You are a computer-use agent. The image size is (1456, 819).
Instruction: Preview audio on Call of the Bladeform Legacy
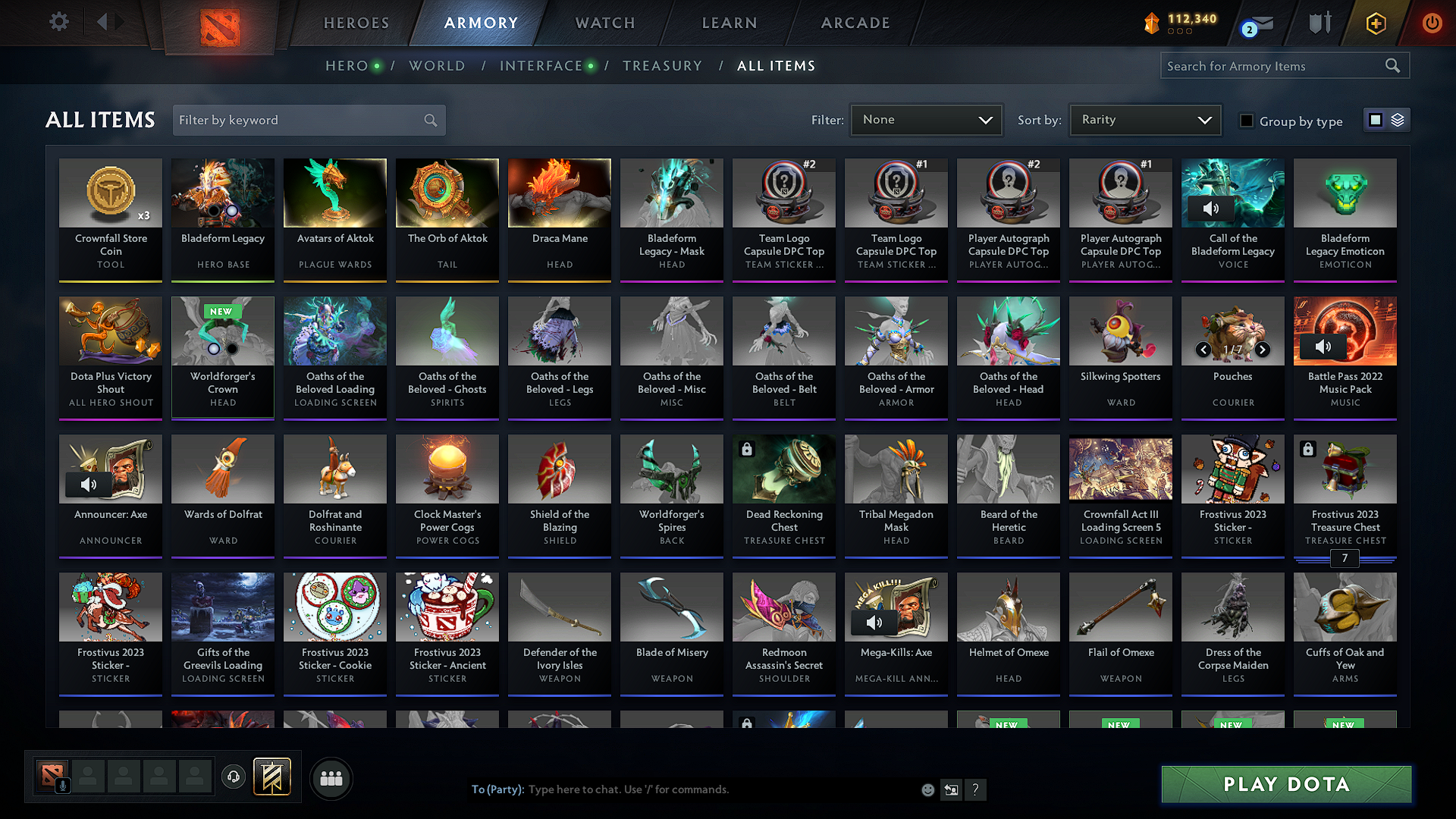pyautogui.click(x=1210, y=209)
